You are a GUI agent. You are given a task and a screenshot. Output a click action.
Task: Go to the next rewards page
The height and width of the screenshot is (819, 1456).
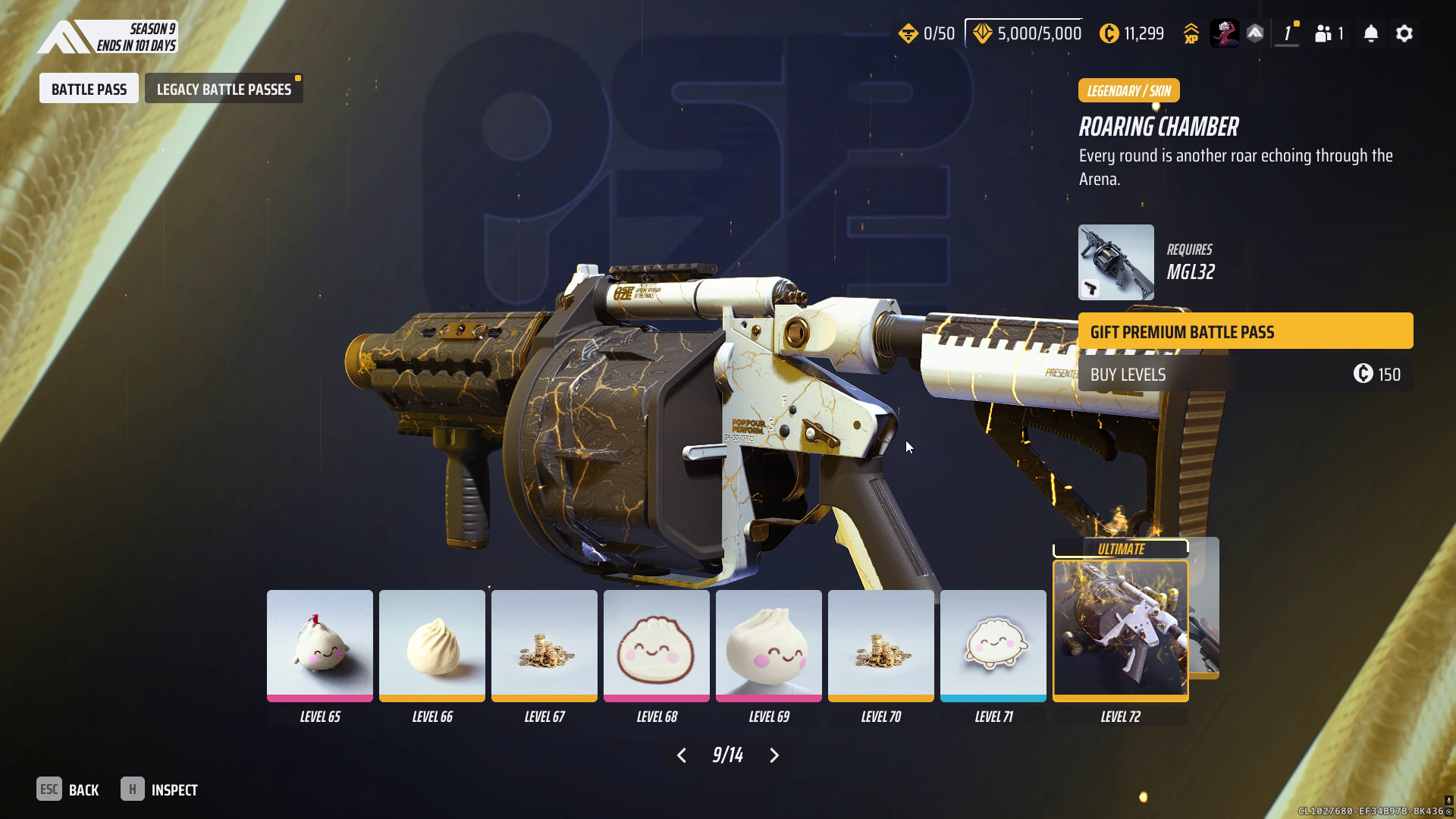click(x=774, y=755)
